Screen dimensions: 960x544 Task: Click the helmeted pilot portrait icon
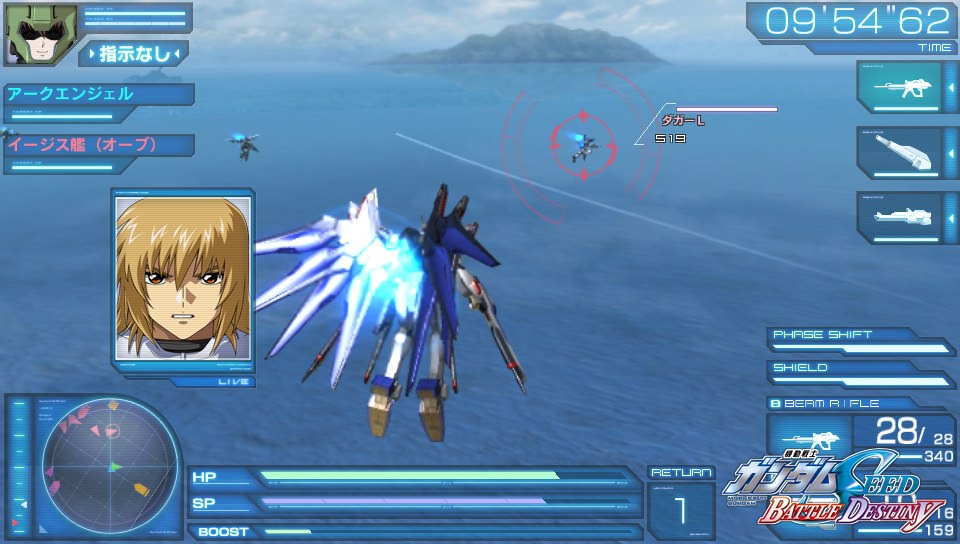28,34
